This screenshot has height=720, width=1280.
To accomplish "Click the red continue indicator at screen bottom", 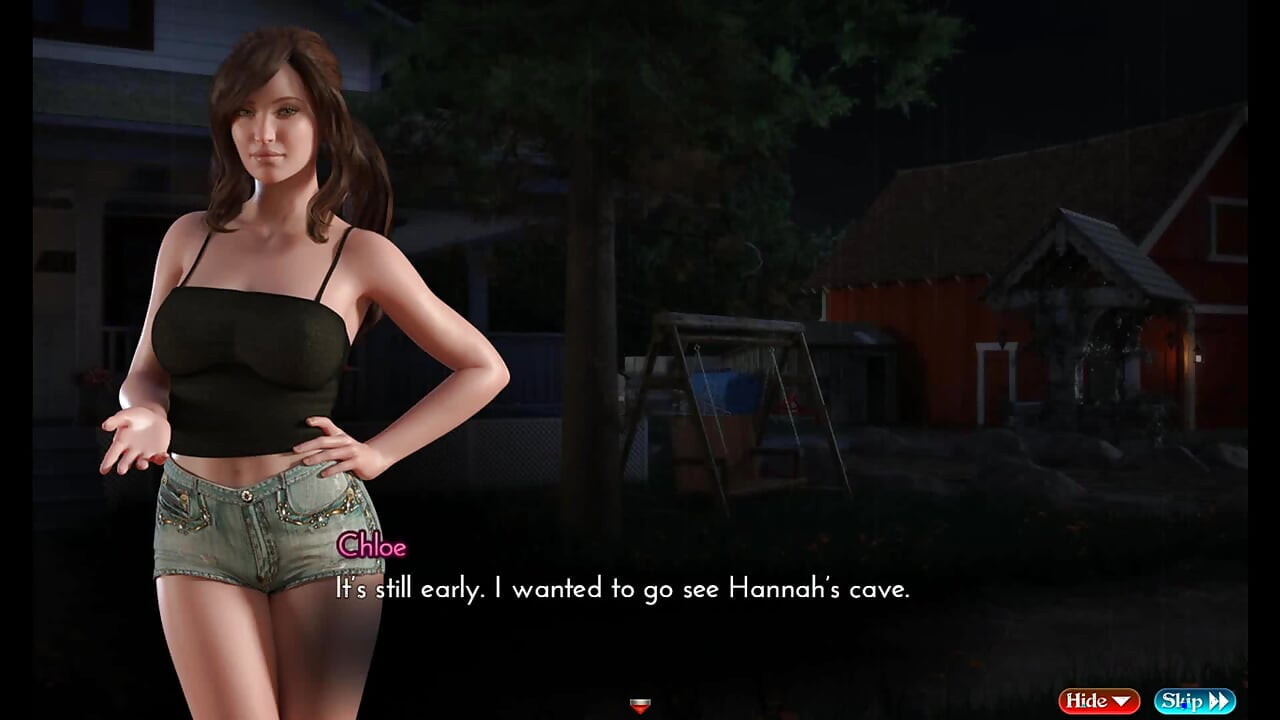I will (639, 706).
